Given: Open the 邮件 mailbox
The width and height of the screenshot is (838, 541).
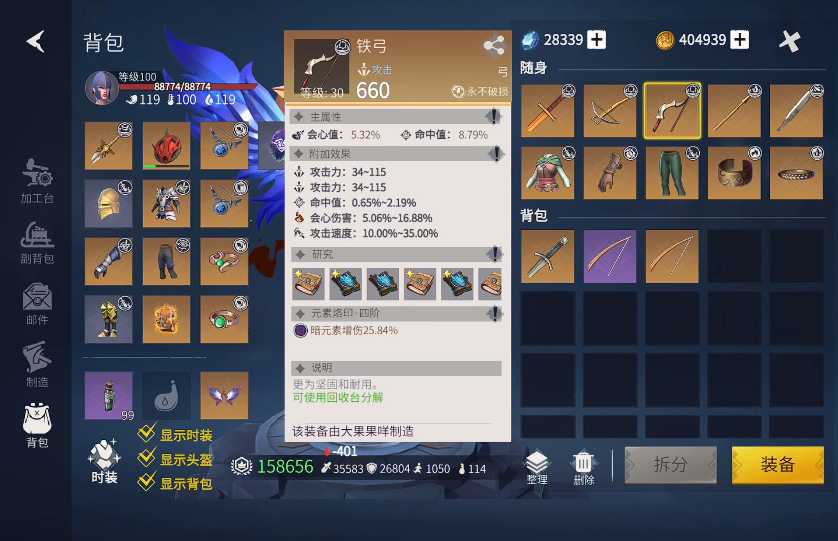Looking at the screenshot, I should point(37,304).
